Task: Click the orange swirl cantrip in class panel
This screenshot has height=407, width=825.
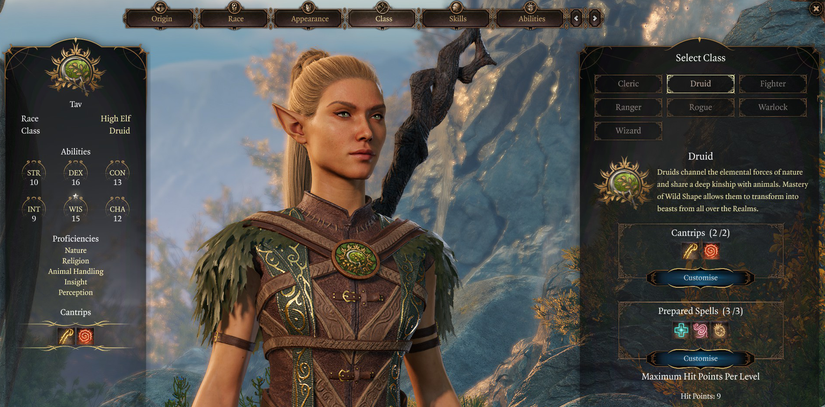Action: point(711,251)
